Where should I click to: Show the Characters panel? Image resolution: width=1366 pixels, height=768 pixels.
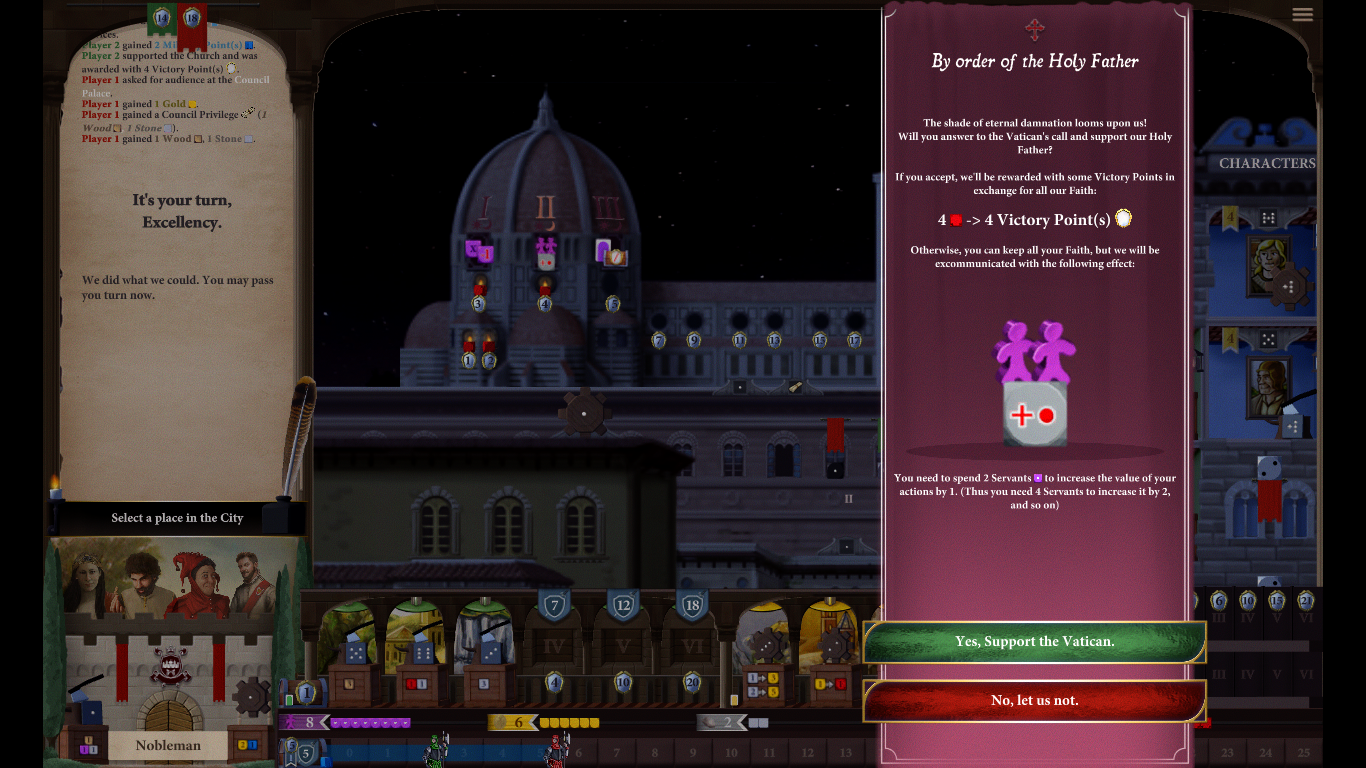pos(1266,163)
